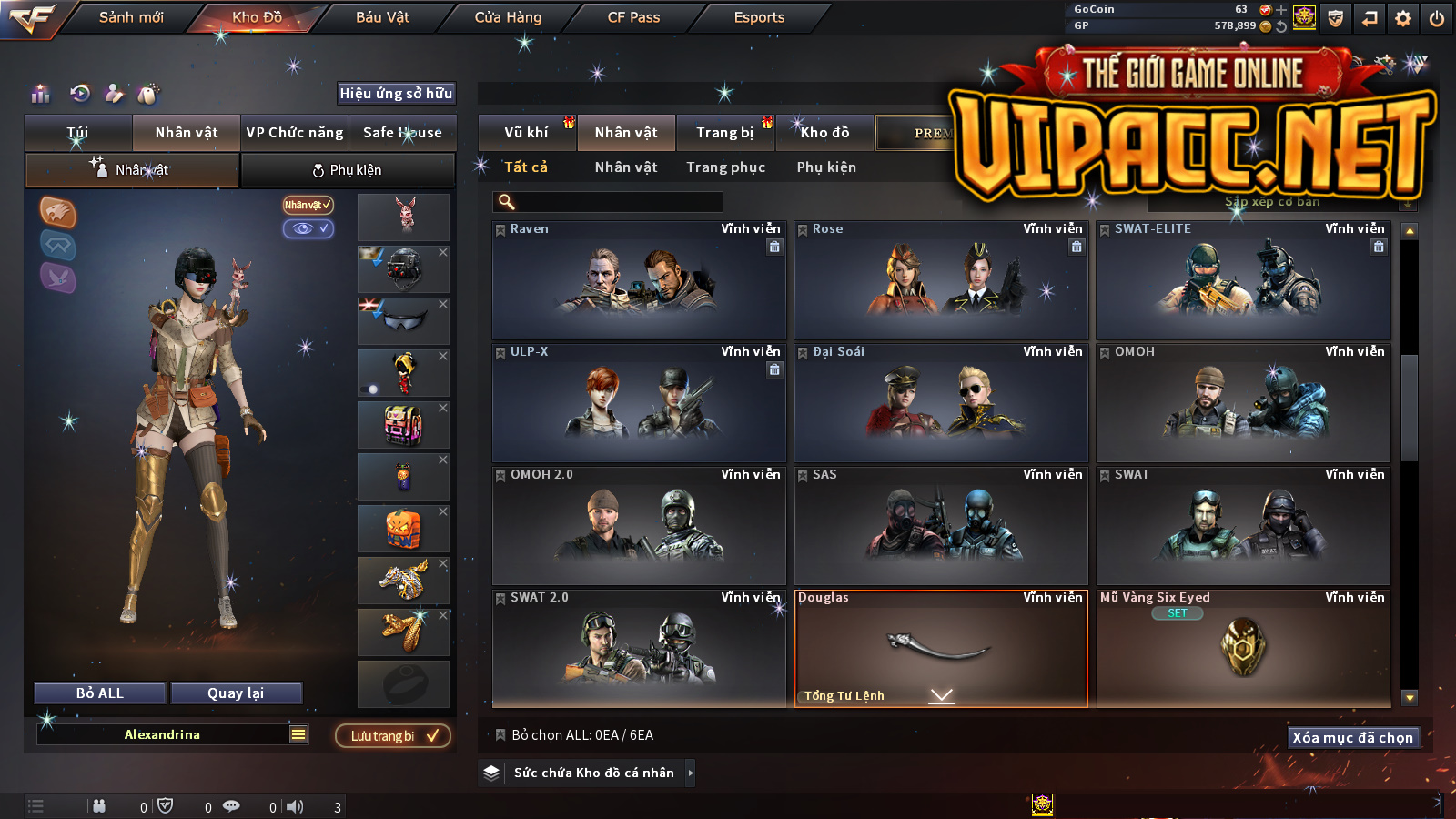Screen dimensions: 1456x819
Task: Click the power exit icon
Action: (1437, 18)
